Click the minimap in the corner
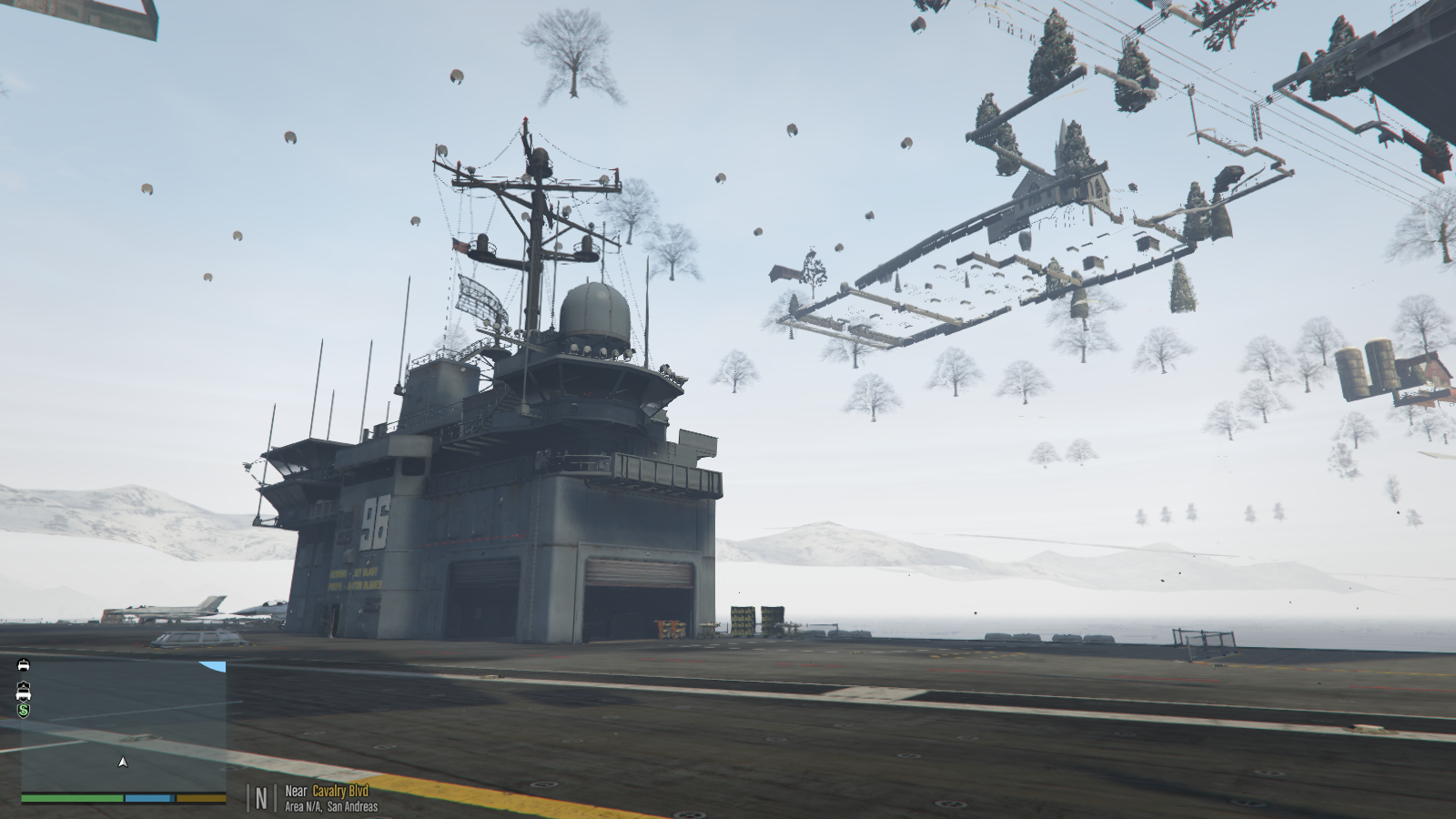 pyautogui.click(x=124, y=726)
